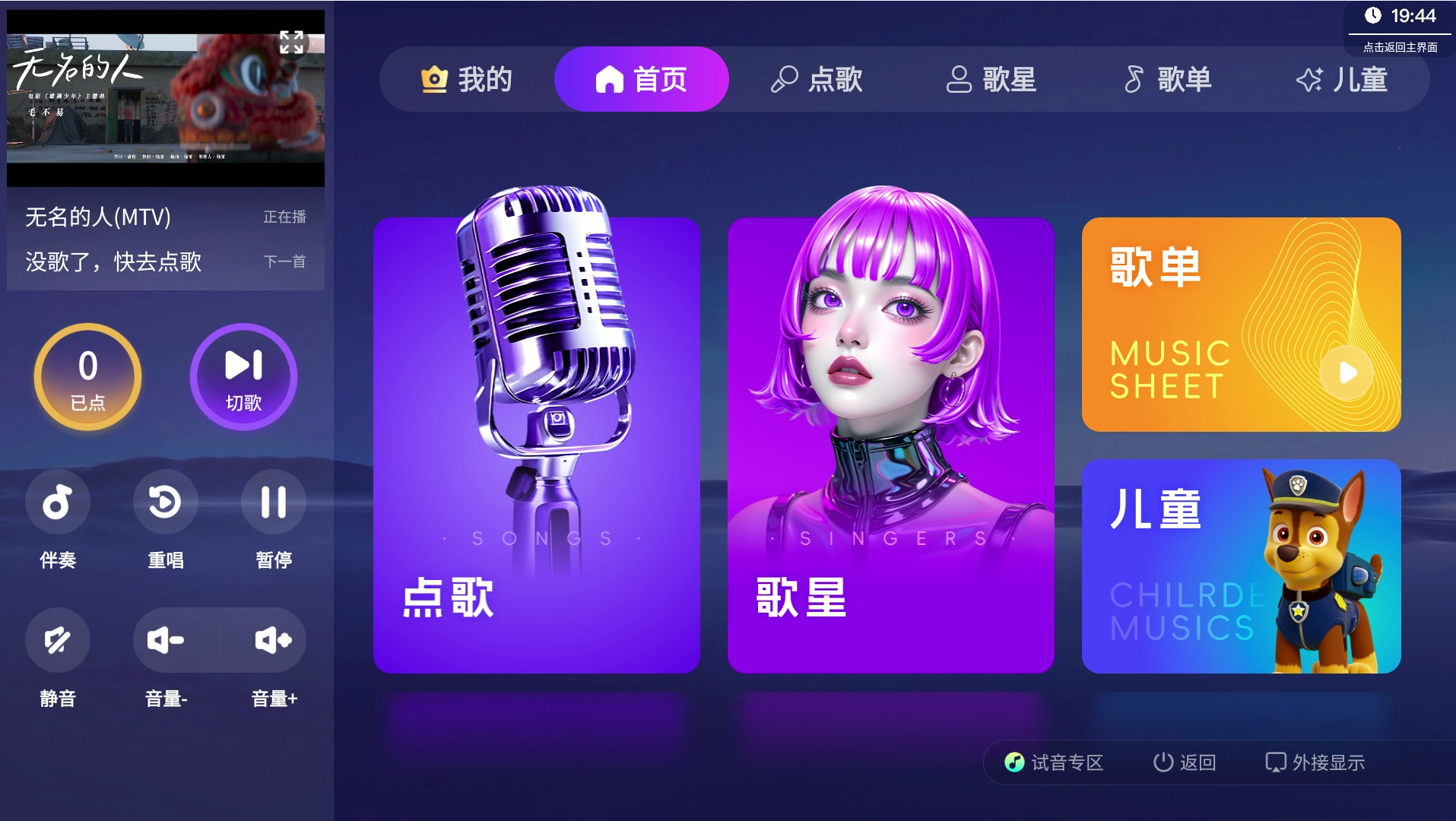This screenshot has width=1456, height=821.
Task: Switch to the 我的 tab
Action: [467, 78]
